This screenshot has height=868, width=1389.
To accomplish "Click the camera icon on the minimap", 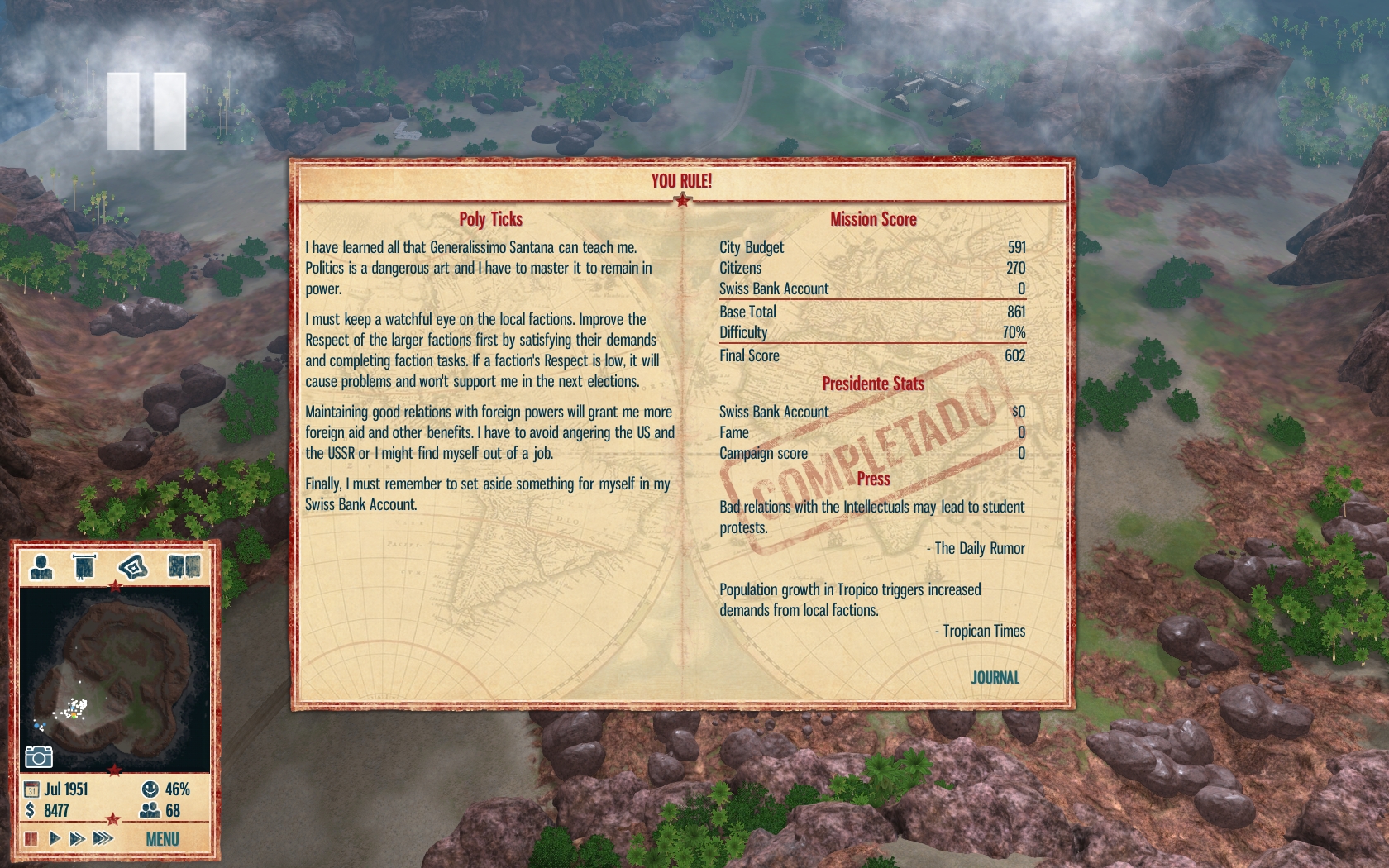I will pyautogui.click(x=39, y=756).
